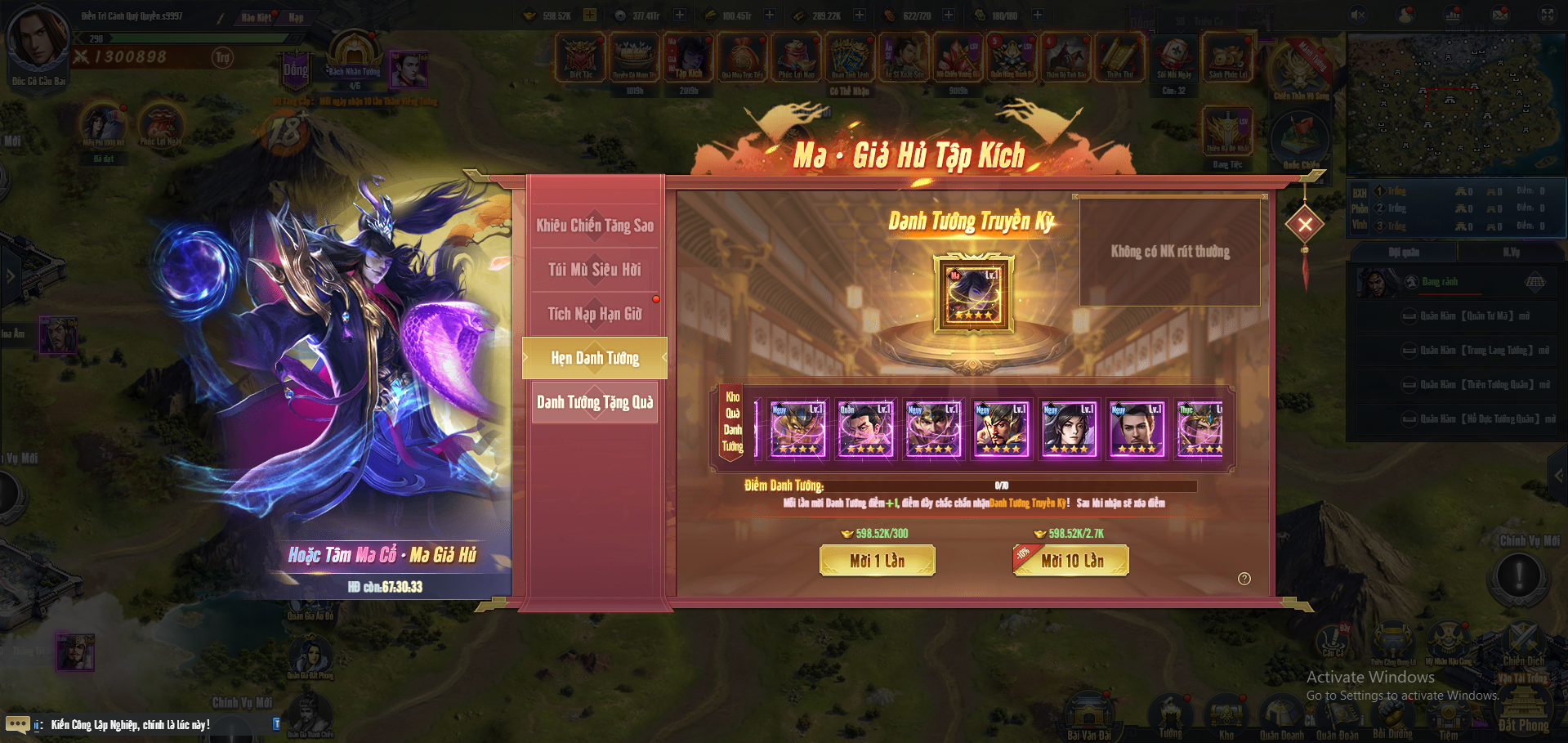Invite ten times with Mời 10 Lần
Image resolution: width=1568 pixels, height=743 pixels.
pos(1071,561)
